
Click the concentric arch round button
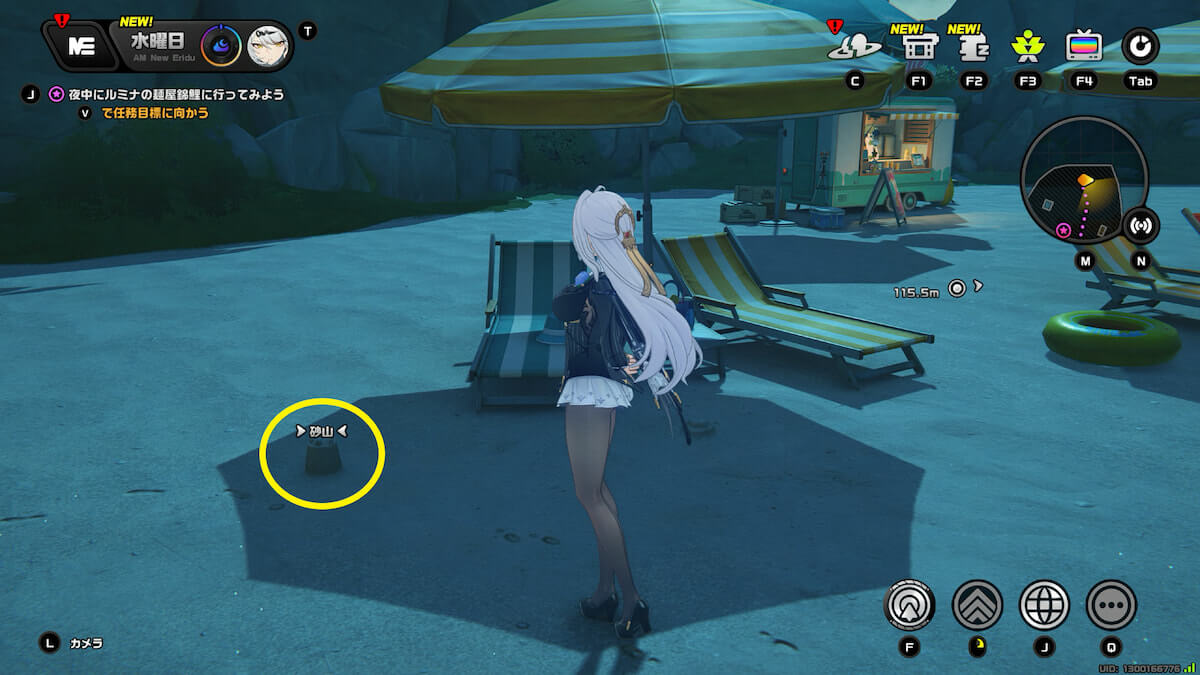(910, 605)
